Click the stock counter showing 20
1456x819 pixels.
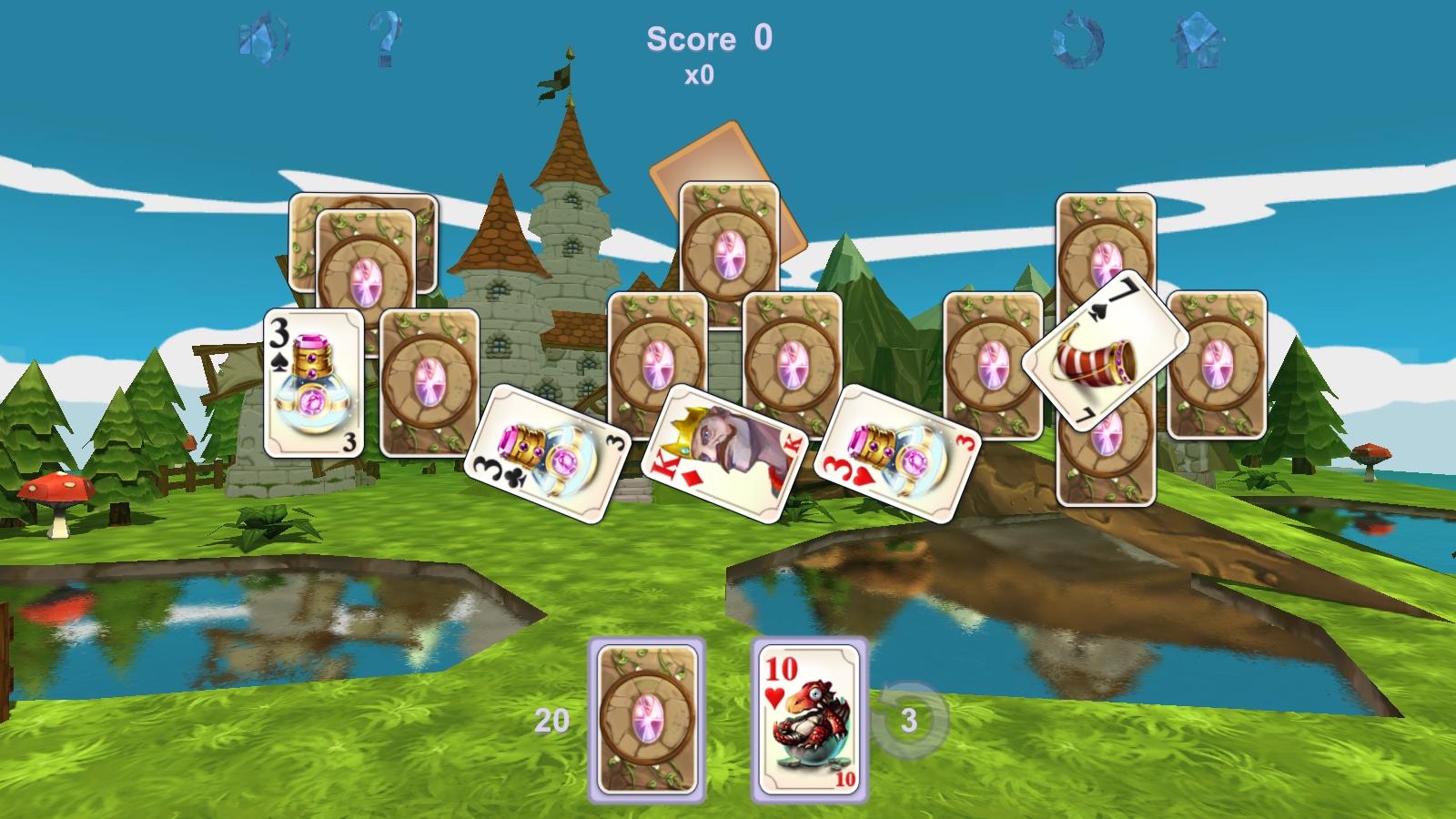pyautogui.click(x=552, y=719)
